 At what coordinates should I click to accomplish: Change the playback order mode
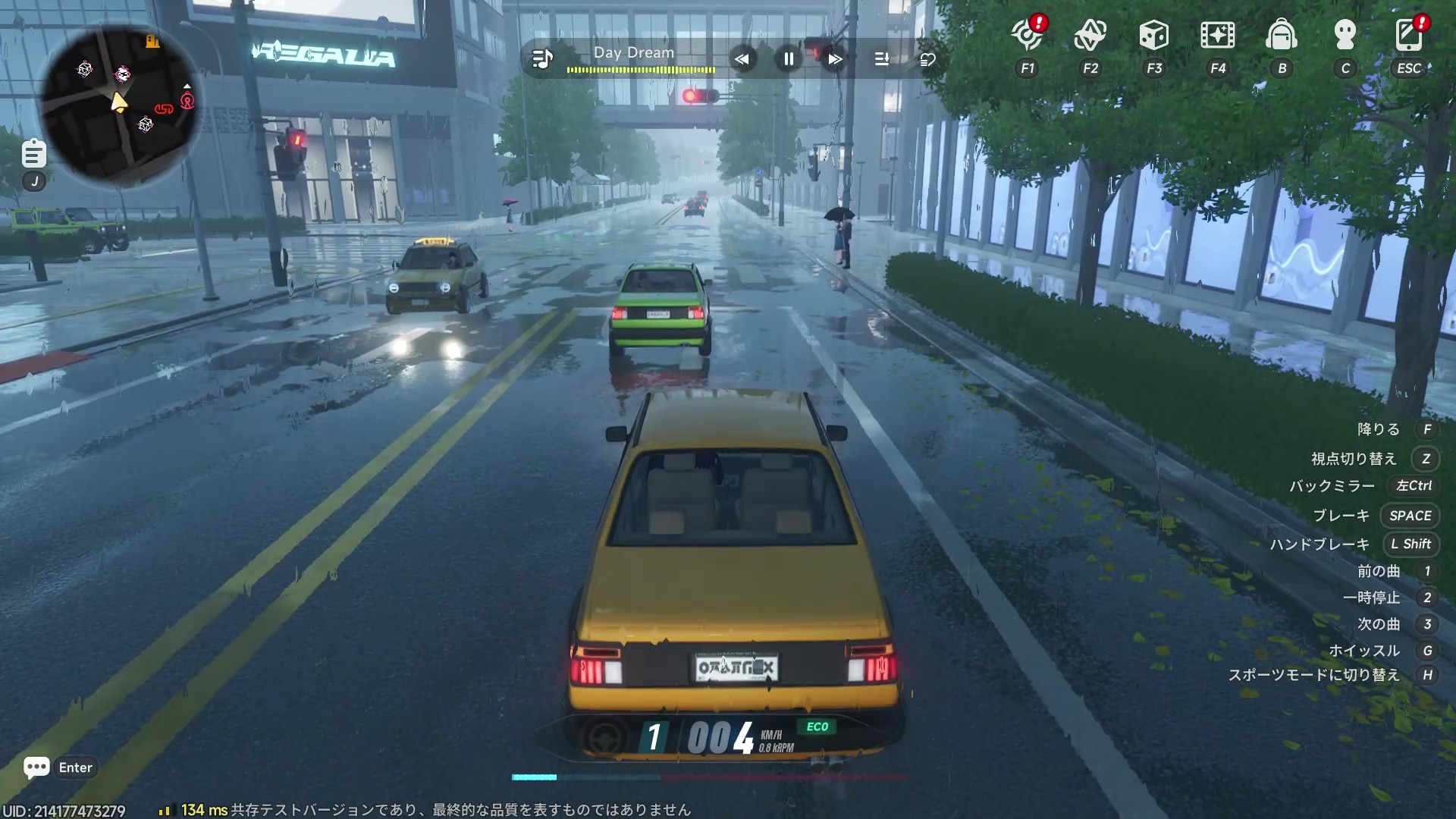point(882,58)
